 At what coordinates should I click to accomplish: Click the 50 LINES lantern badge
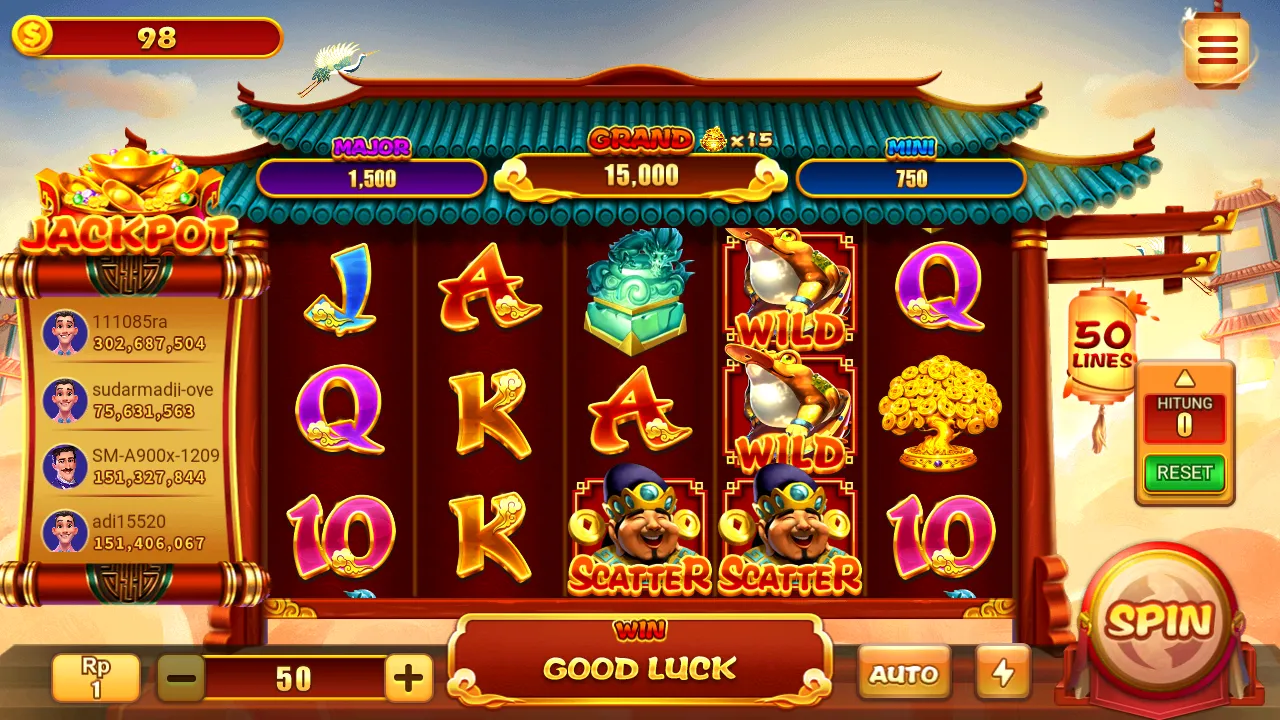click(x=1101, y=342)
